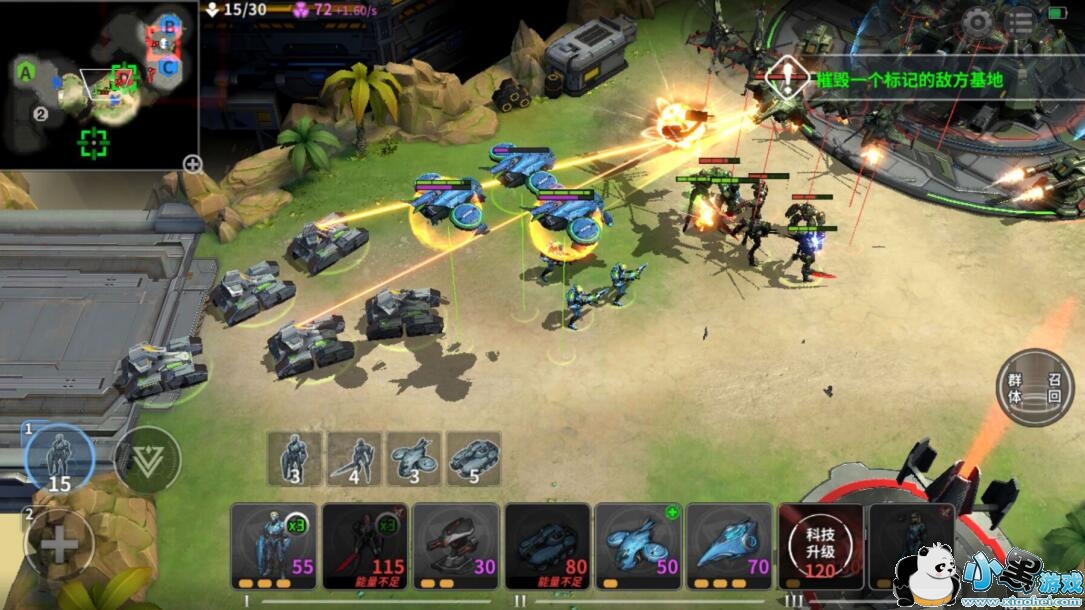Build the twin-rotor aircraft costing 50
The height and width of the screenshot is (610, 1085).
coord(638,546)
